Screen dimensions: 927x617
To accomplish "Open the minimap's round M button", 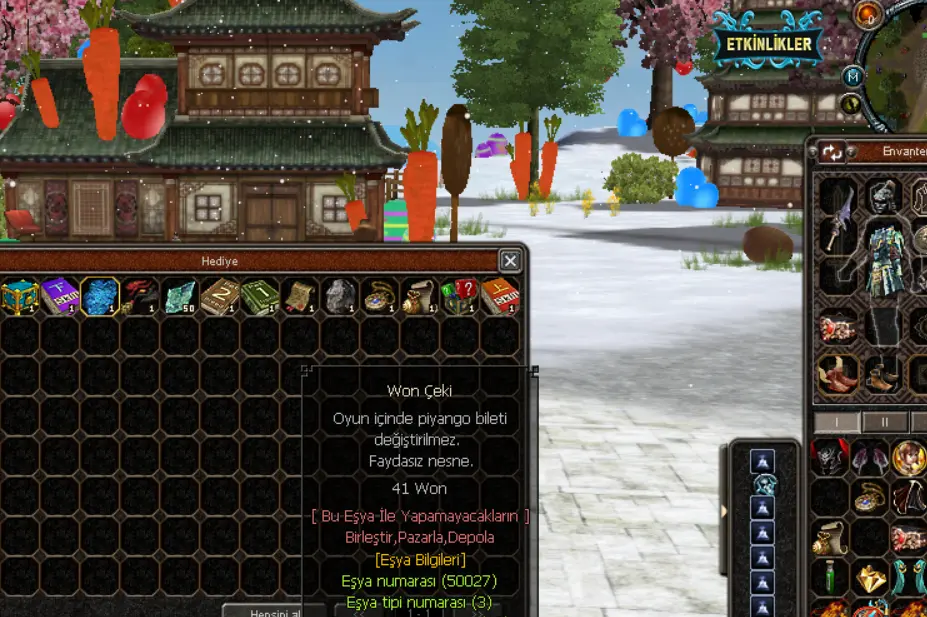I will pos(852,76).
